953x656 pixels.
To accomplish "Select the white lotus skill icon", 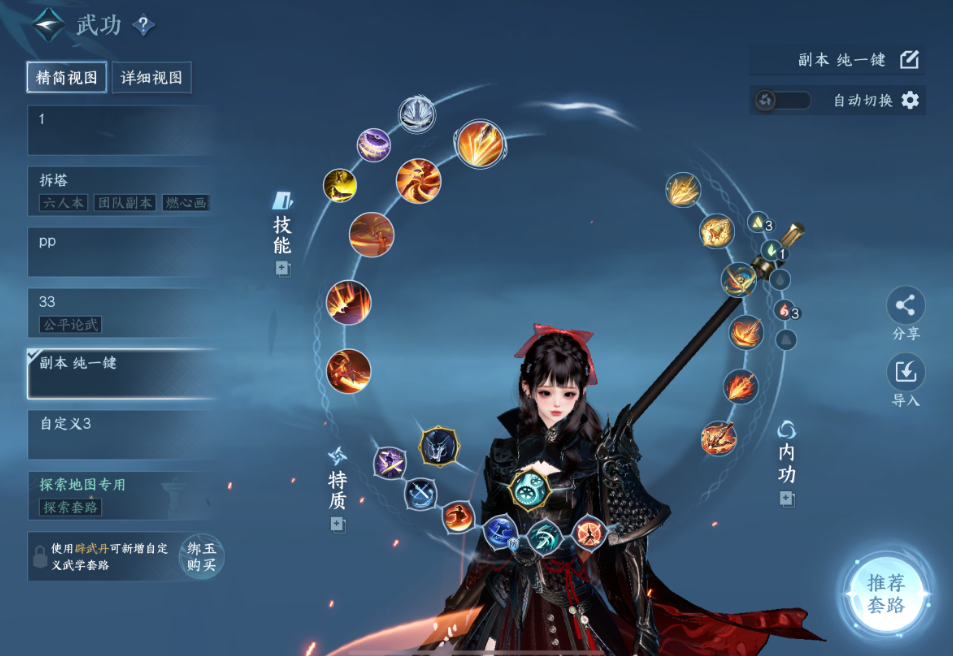I will click(x=417, y=114).
